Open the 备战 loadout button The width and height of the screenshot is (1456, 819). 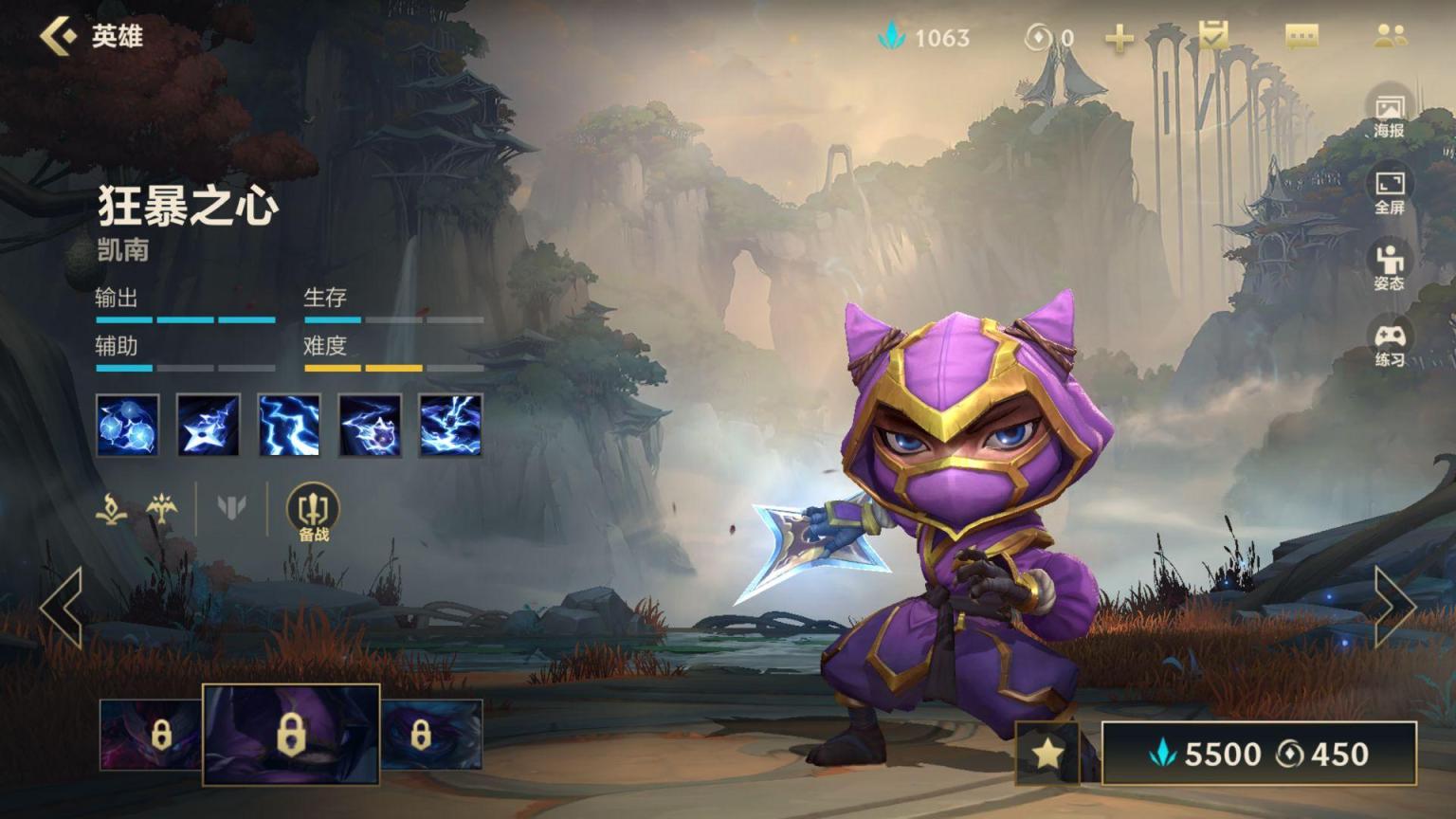(313, 513)
